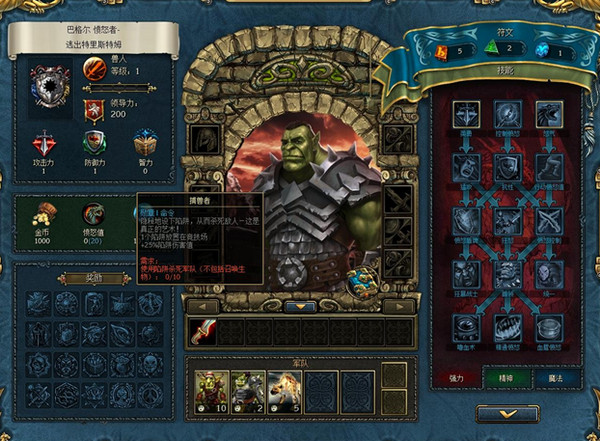Select the hero's skull shield crest
This screenshot has height=441, width=600.
[x=48, y=86]
